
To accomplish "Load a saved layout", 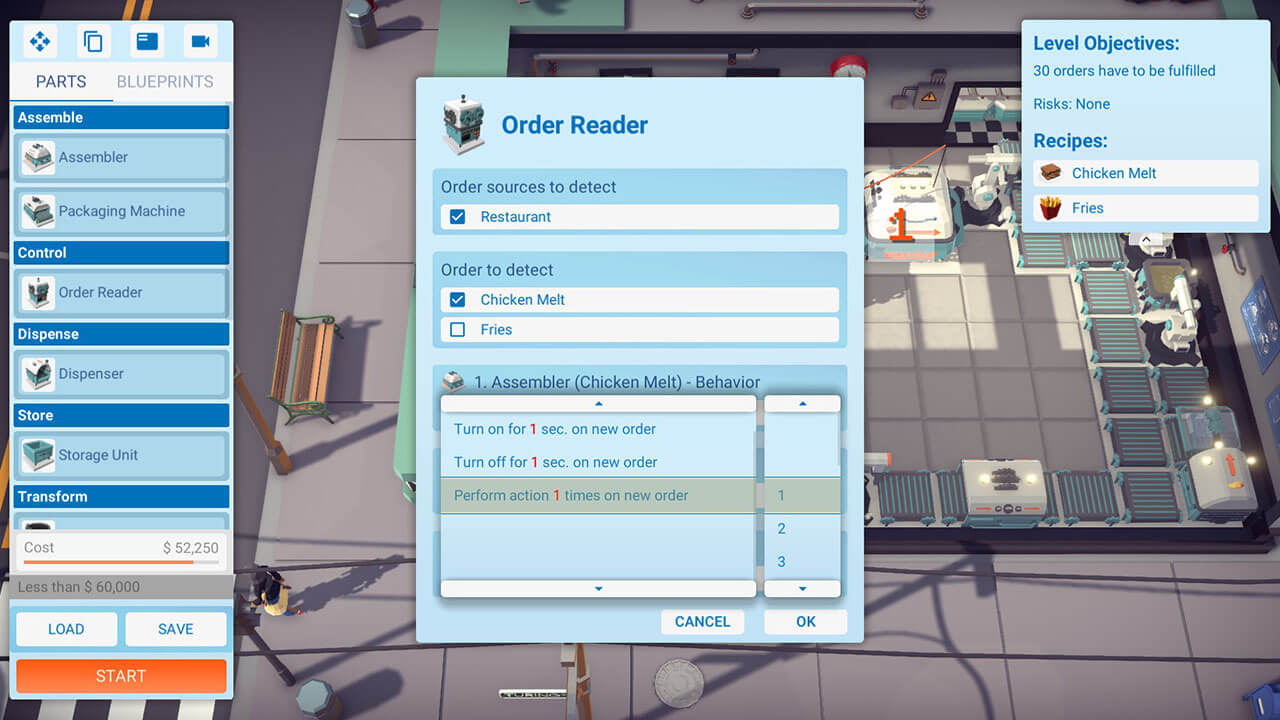I will point(66,629).
